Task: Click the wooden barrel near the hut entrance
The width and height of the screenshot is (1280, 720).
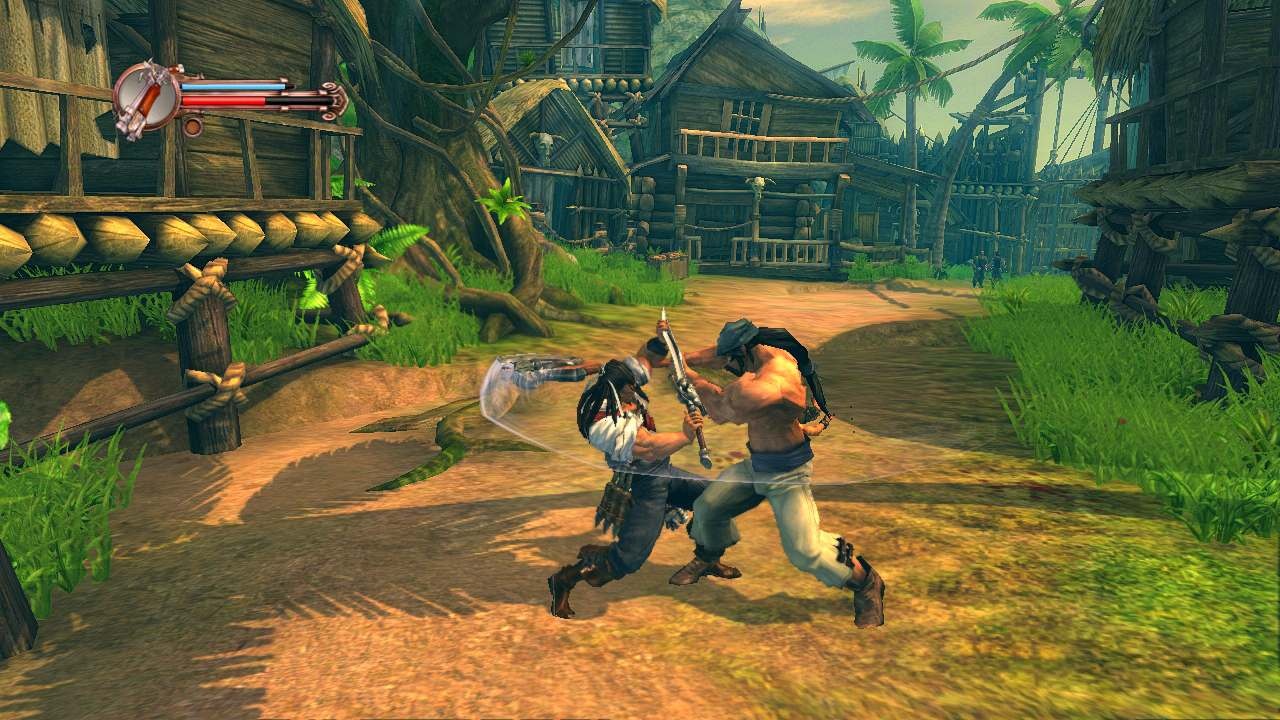Action: click(672, 265)
